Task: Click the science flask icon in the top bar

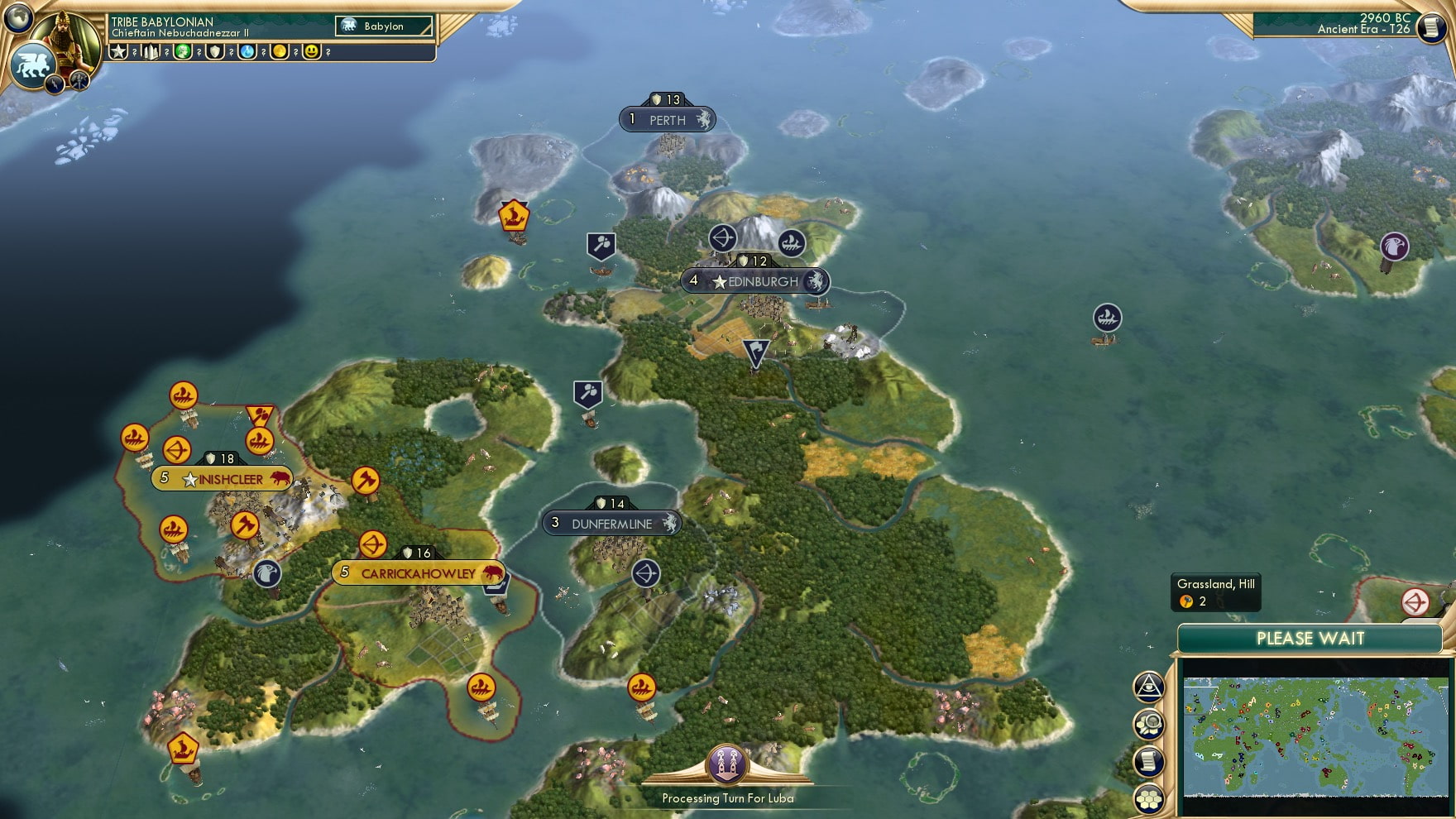Action: coord(246,54)
